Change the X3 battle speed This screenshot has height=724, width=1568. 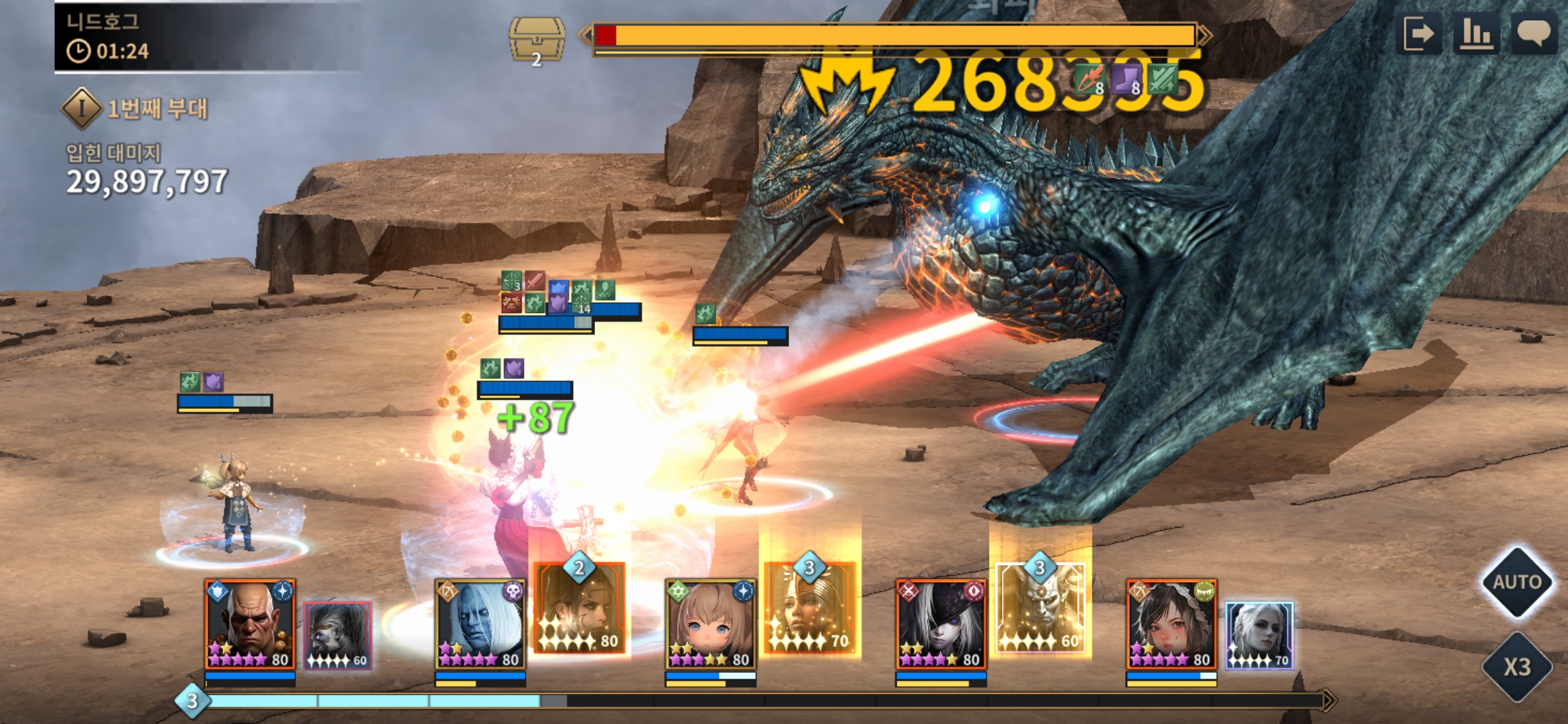(1516, 666)
